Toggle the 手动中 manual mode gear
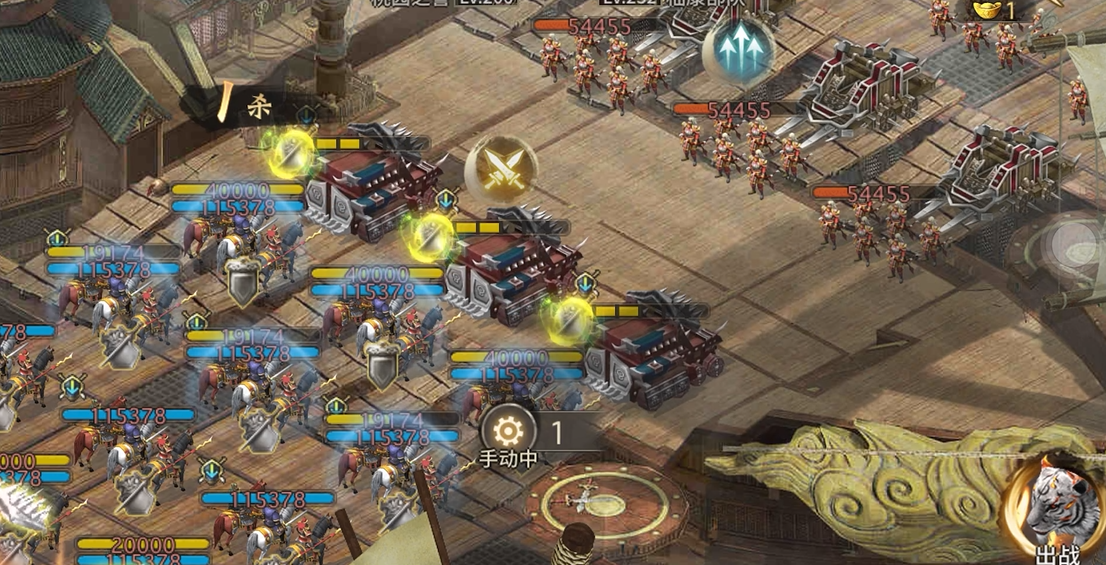The width and height of the screenshot is (1106, 565). pos(508,432)
